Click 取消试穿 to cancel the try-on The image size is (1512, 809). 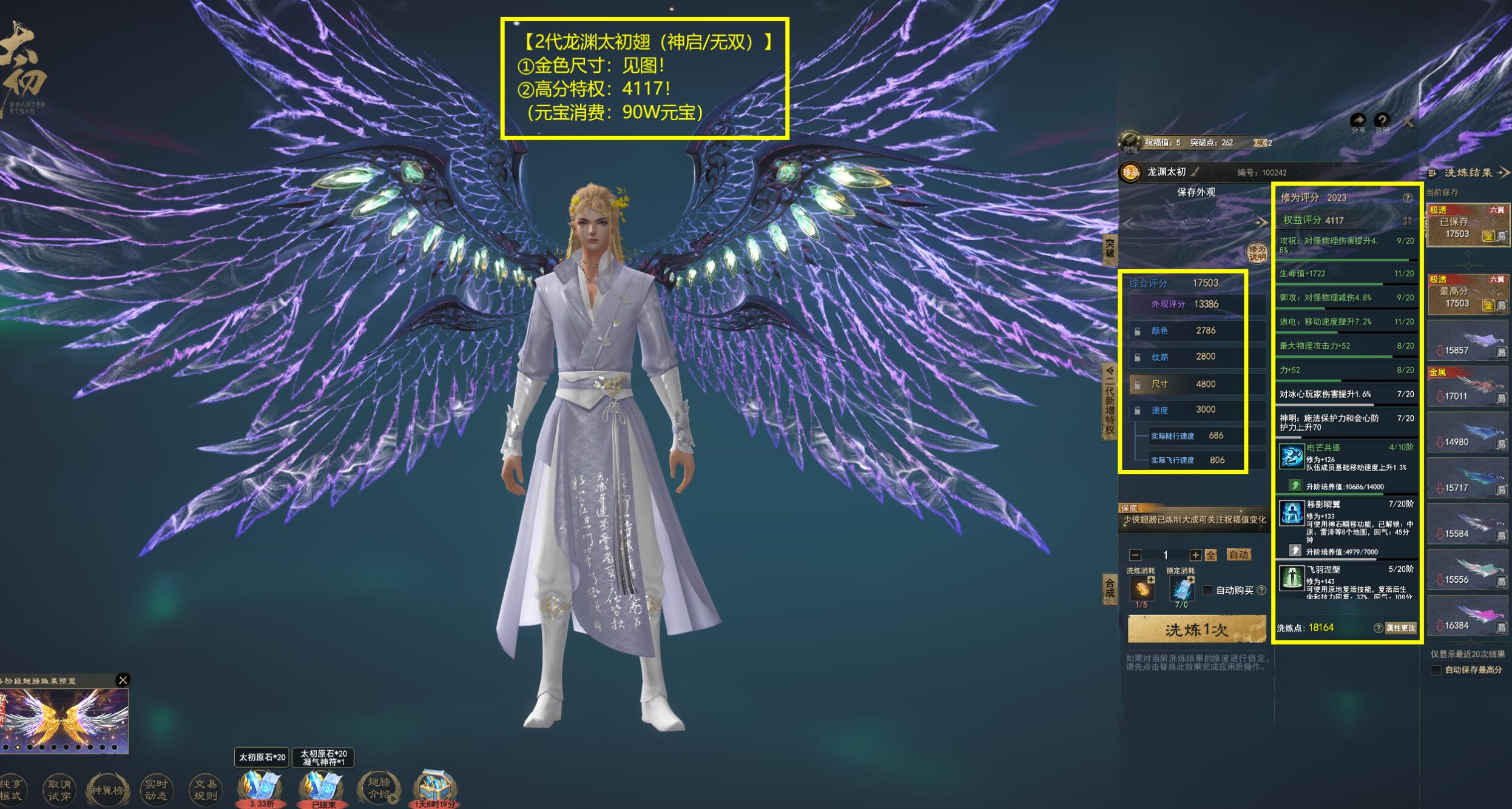tap(59, 790)
